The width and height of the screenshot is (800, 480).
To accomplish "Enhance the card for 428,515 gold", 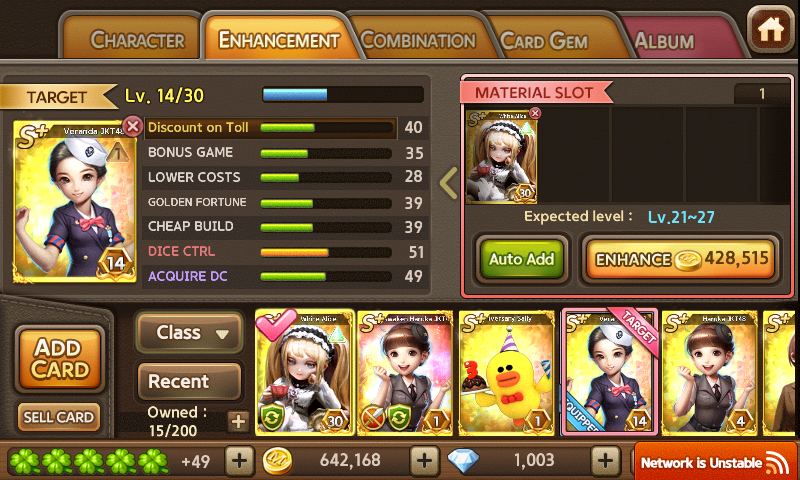I will [681, 259].
